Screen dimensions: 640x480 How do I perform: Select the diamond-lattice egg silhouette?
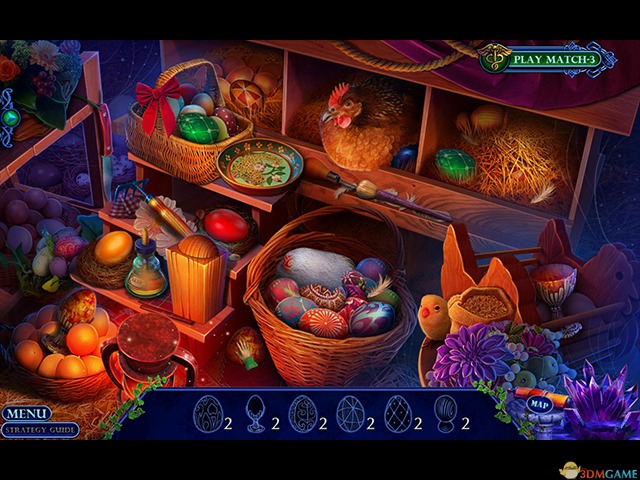coord(398,414)
